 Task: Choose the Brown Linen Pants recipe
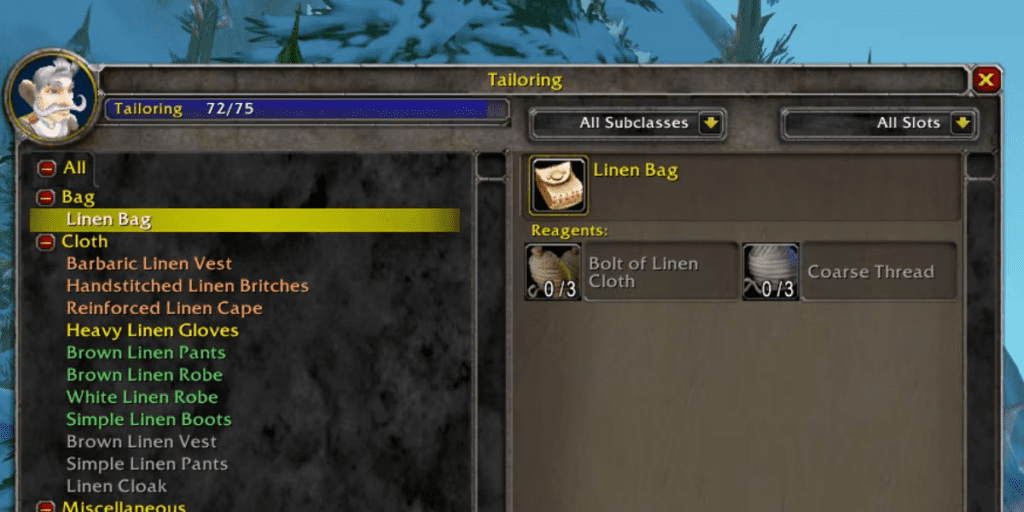(146, 352)
